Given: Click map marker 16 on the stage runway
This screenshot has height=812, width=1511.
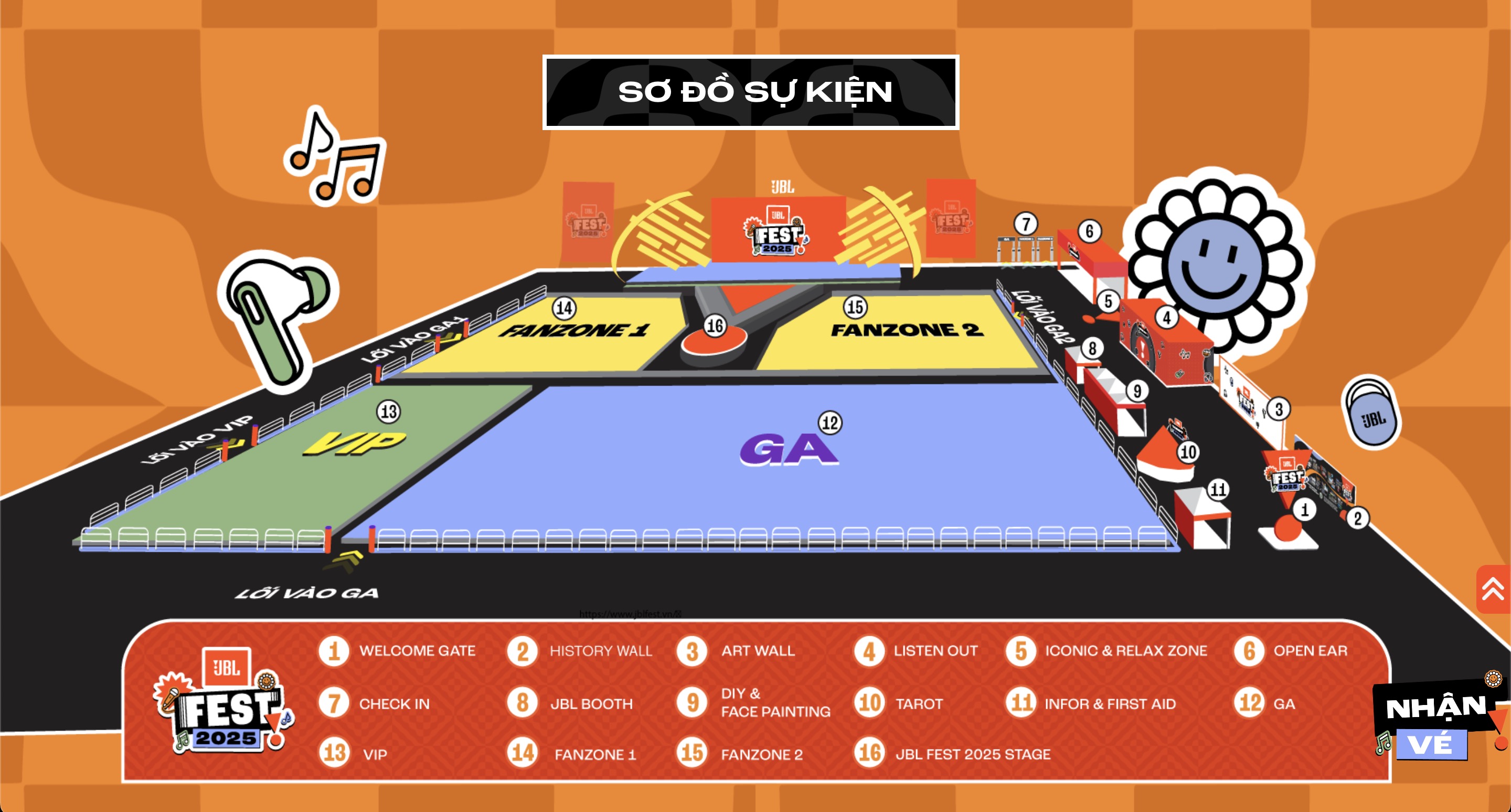Looking at the screenshot, I should pyautogui.click(x=715, y=325).
